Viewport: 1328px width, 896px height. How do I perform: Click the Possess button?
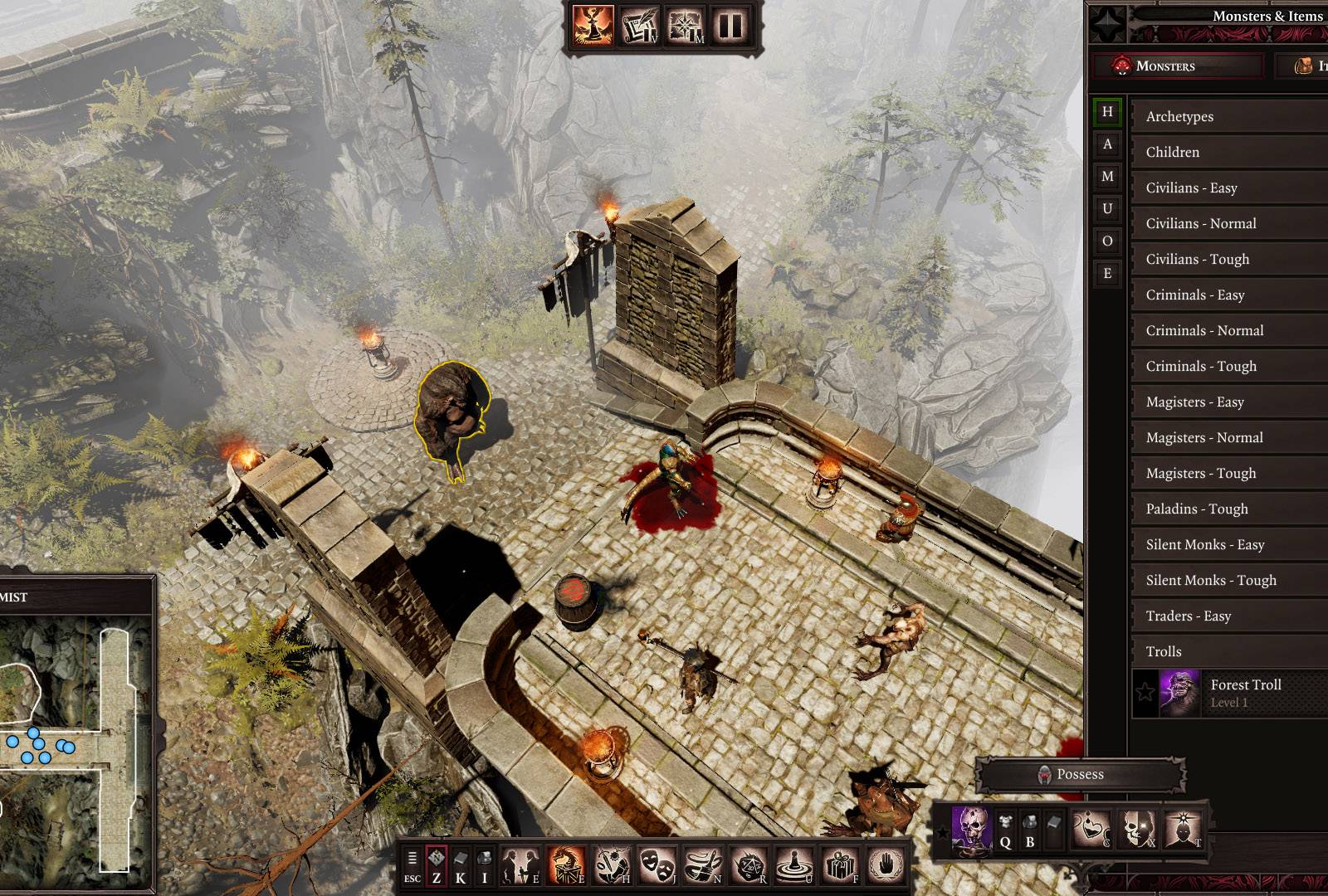1079,774
